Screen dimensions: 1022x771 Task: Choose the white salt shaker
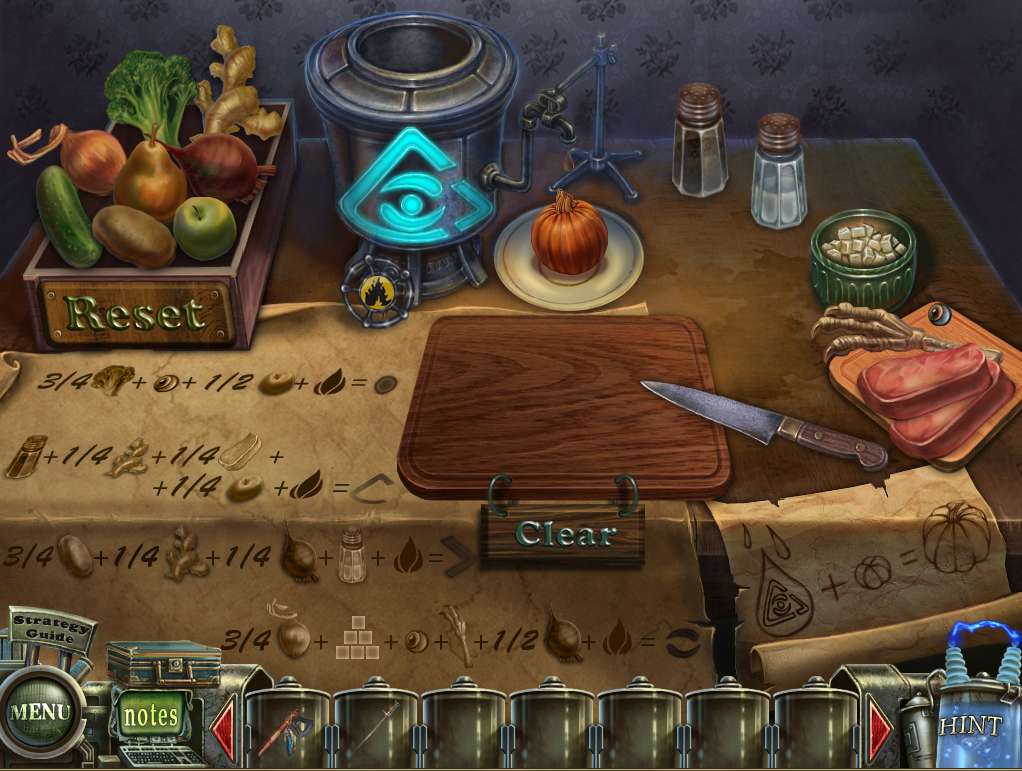coord(779,170)
